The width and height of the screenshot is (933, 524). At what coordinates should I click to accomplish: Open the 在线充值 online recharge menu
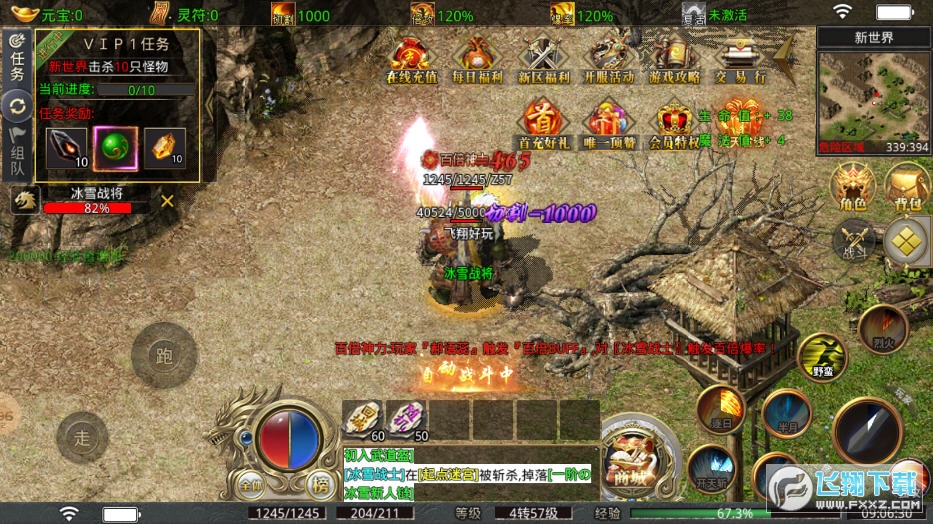click(411, 59)
